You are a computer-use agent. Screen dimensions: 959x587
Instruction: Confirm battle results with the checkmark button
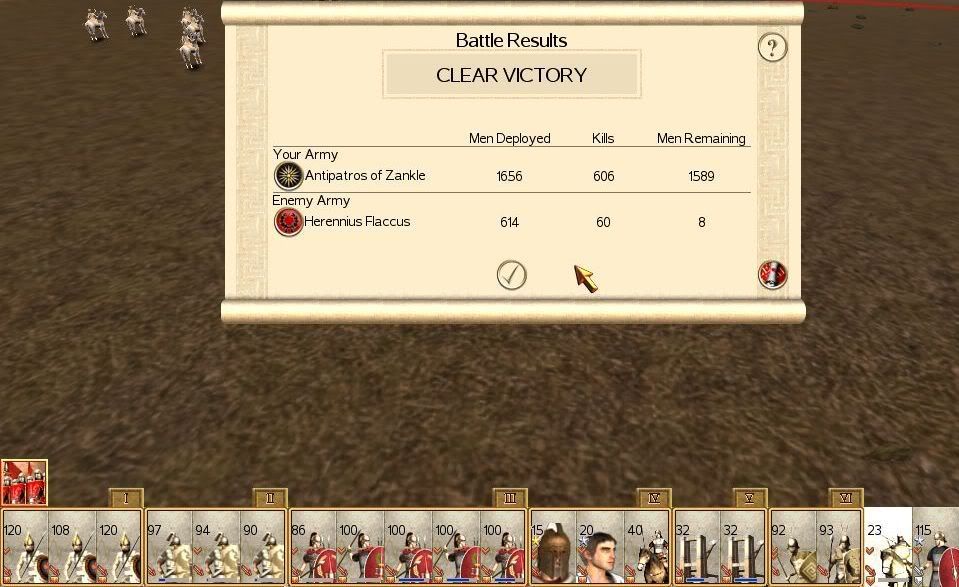(x=511, y=275)
